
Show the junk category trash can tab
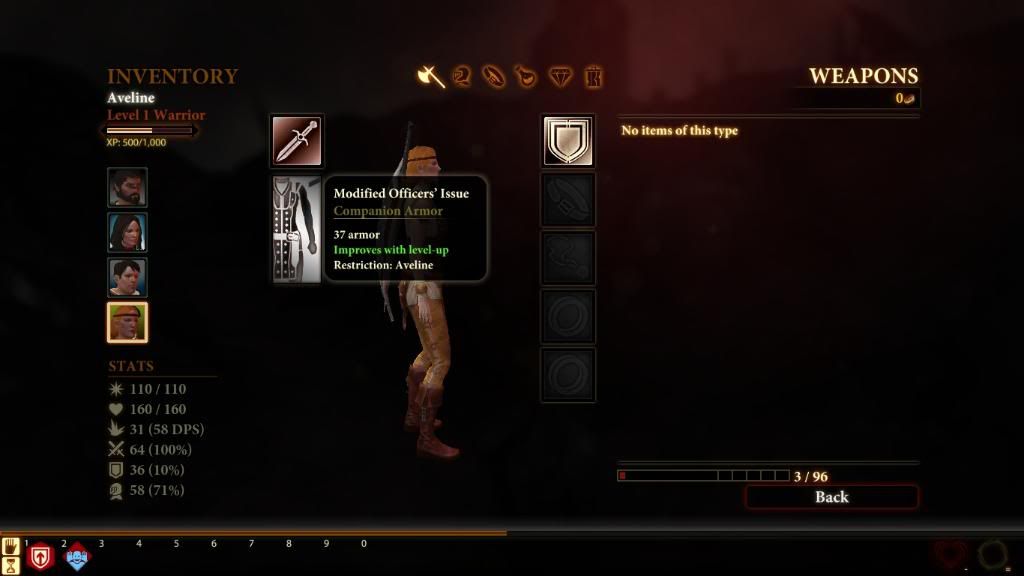593,76
